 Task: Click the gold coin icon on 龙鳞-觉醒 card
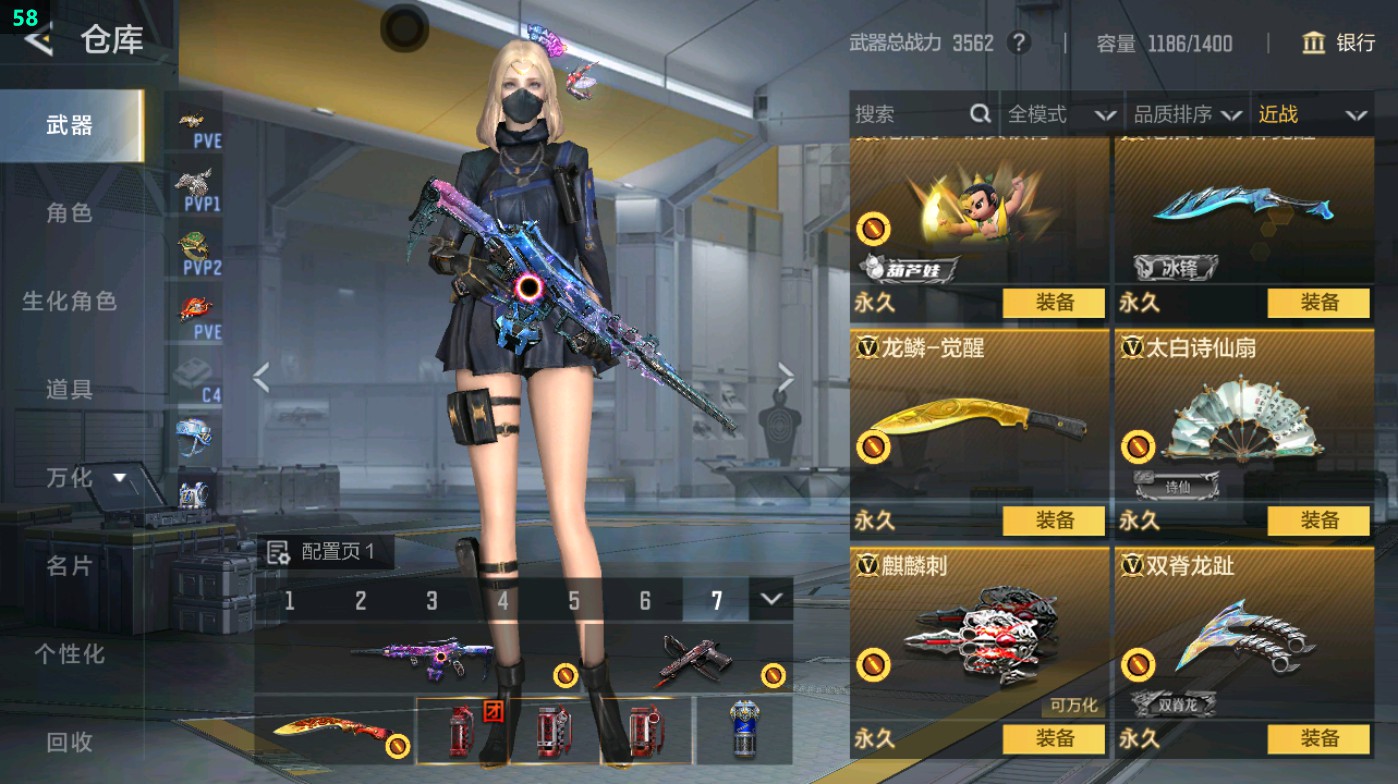coord(876,444)
